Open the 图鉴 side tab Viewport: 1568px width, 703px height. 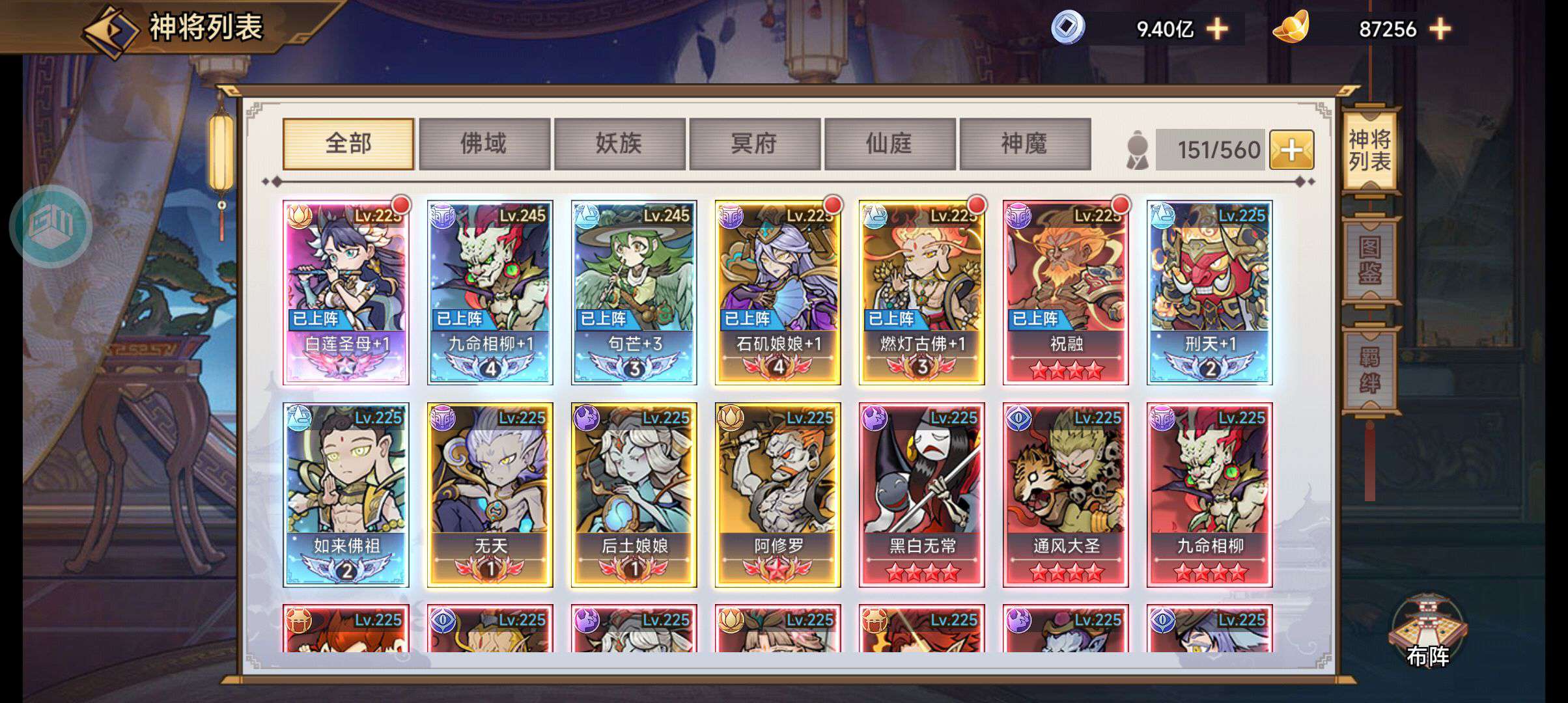pyautogui.click(x=1370, y=260)
